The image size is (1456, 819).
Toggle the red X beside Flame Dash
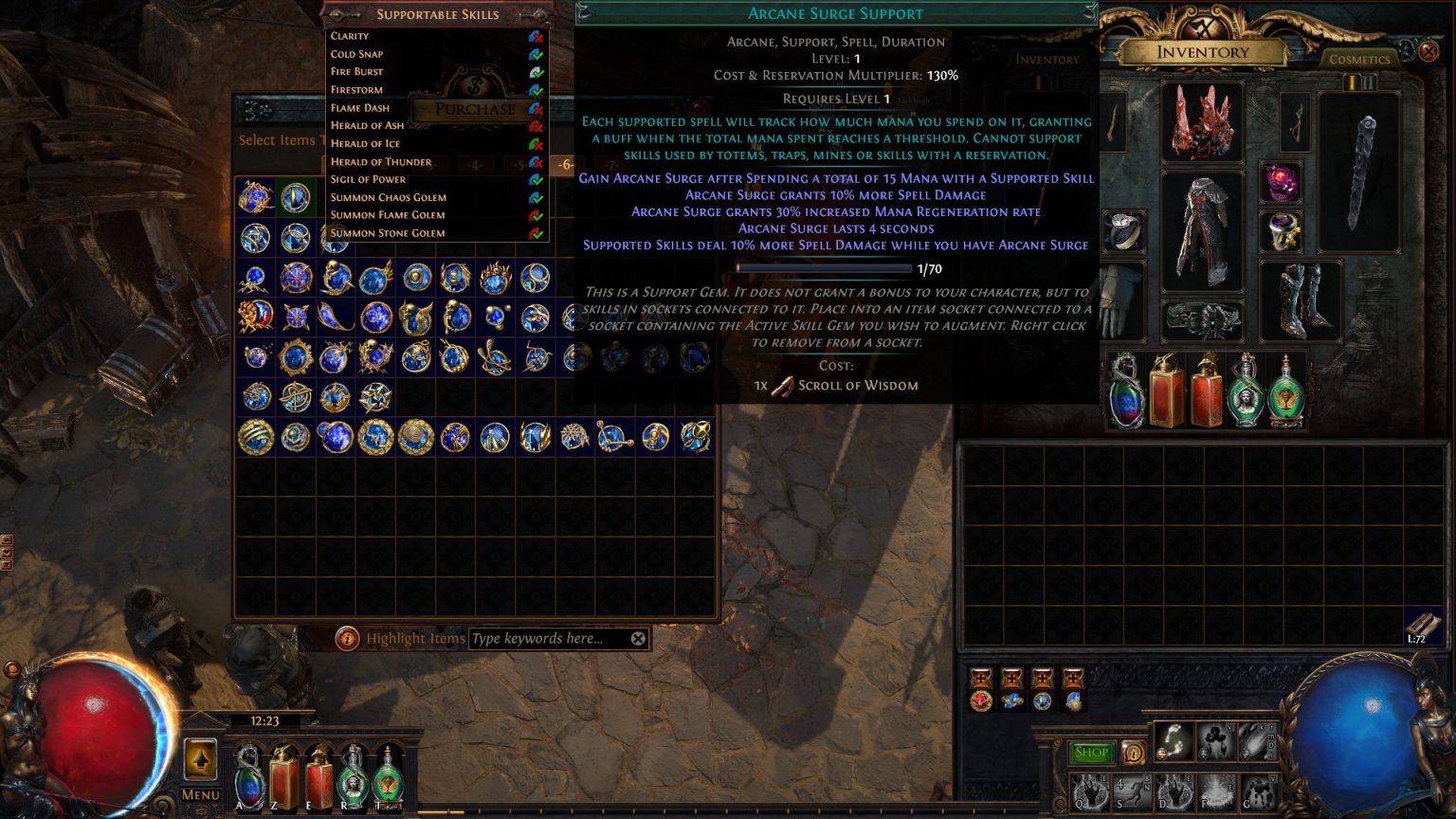coord(538,109)
